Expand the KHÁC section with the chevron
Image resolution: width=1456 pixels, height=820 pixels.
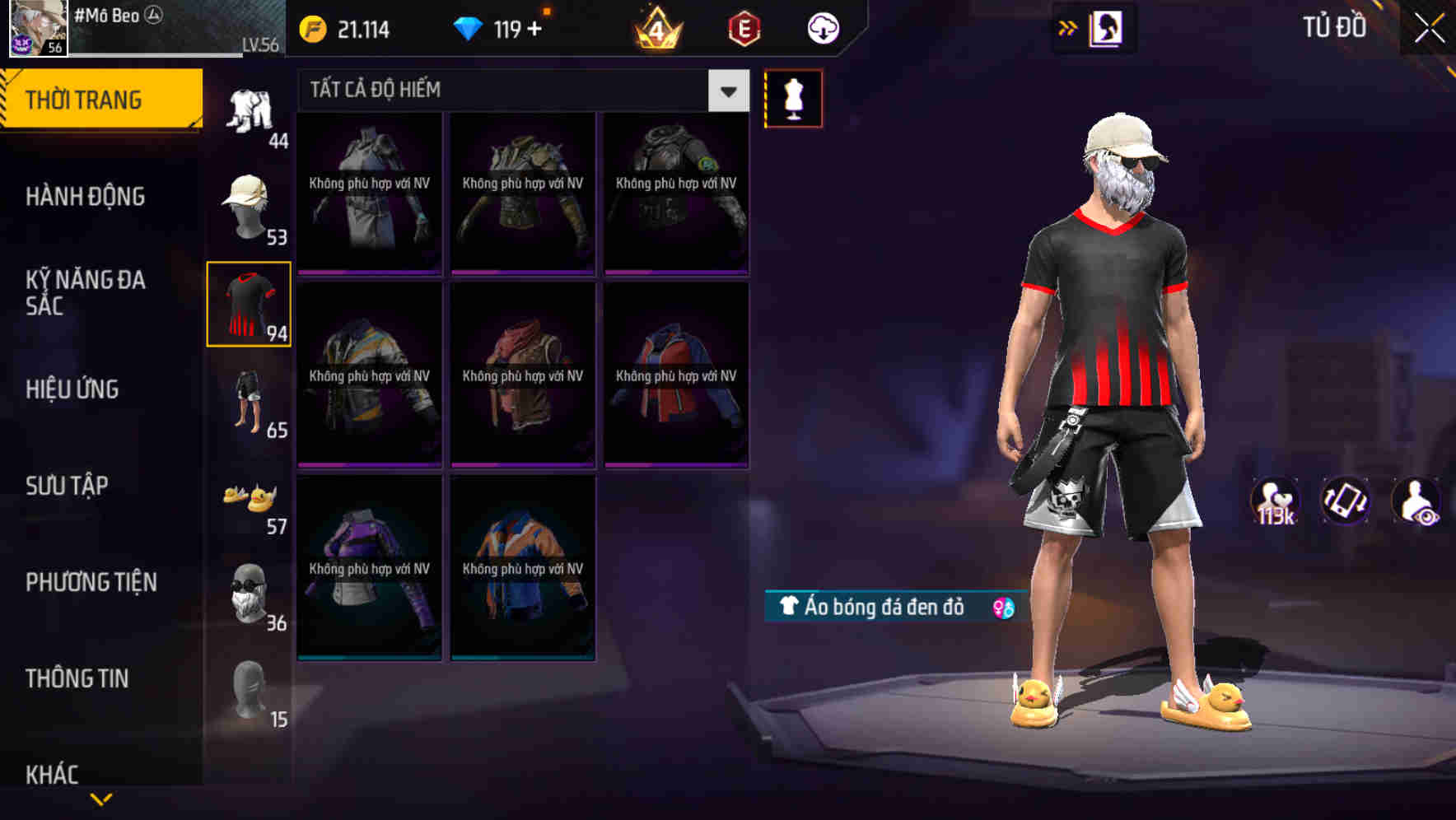coord(101,797)
